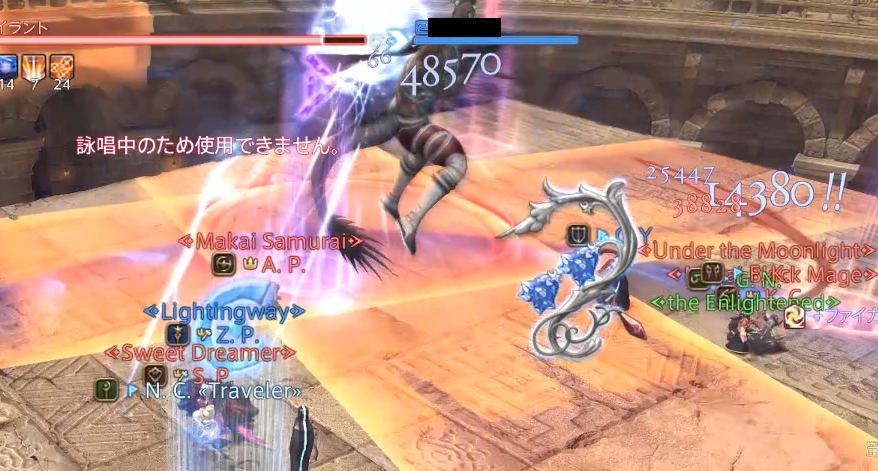Select the orange gears status effect icon

pos(62,66)
